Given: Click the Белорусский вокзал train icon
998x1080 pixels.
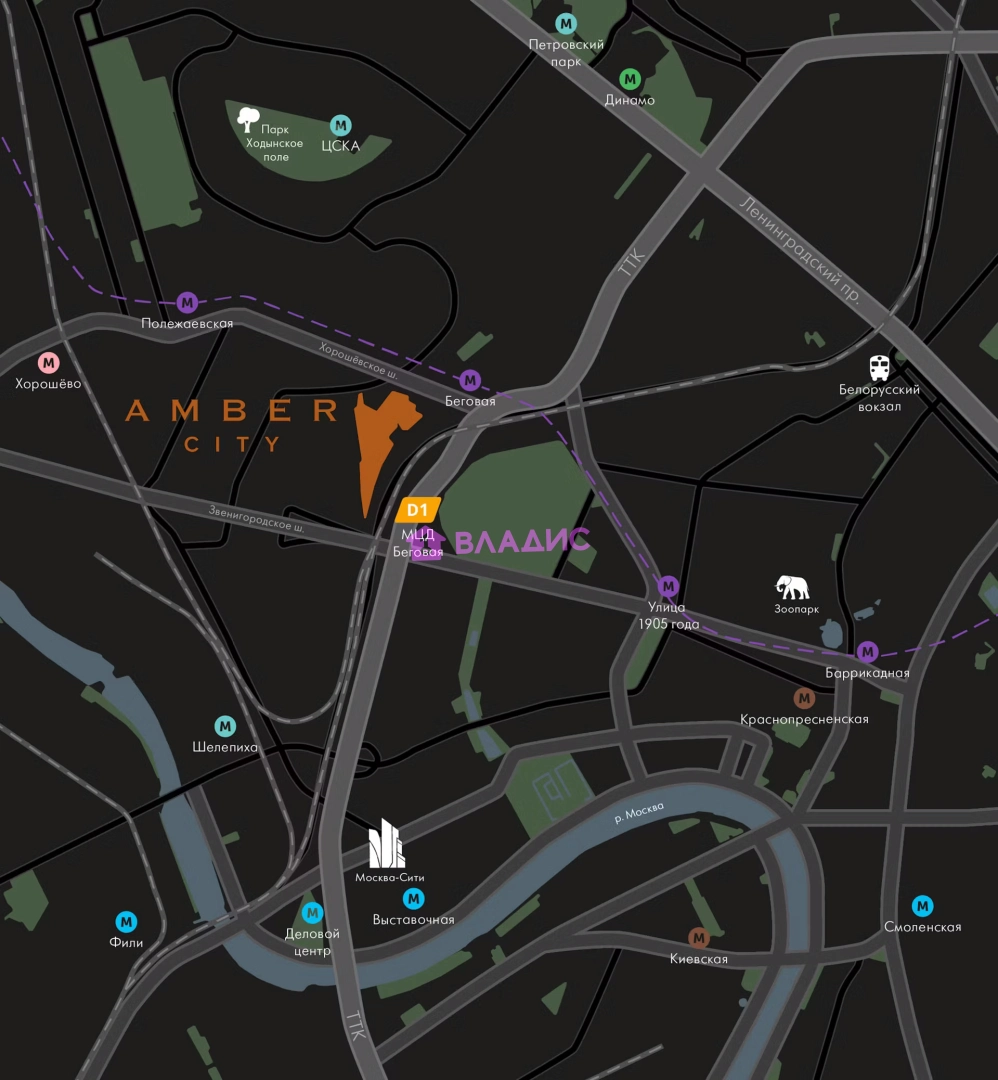Looking at the screenshot, I should point(879,368).
